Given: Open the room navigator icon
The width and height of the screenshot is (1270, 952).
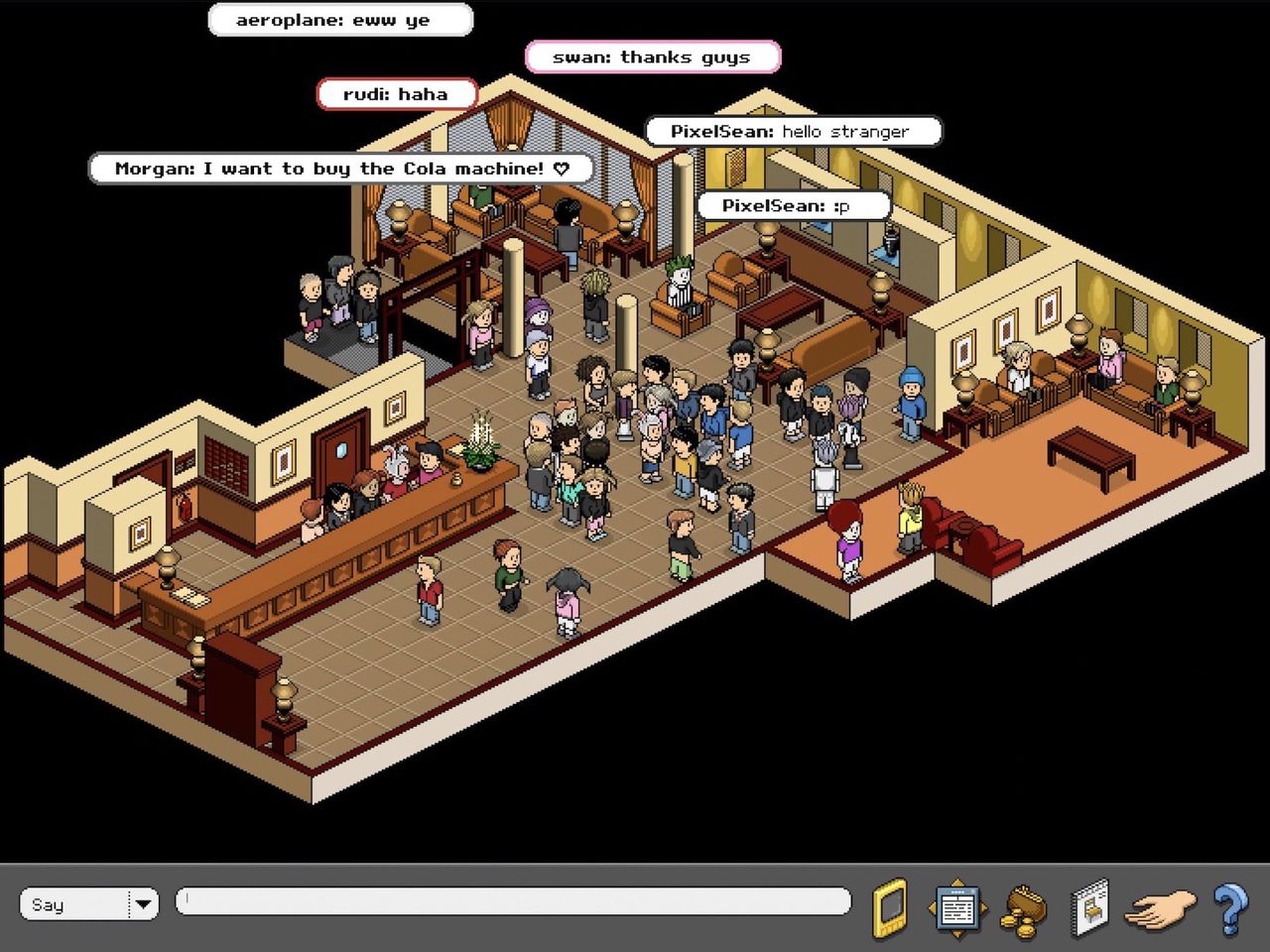Looking at the screenshot, I should 956,907.
